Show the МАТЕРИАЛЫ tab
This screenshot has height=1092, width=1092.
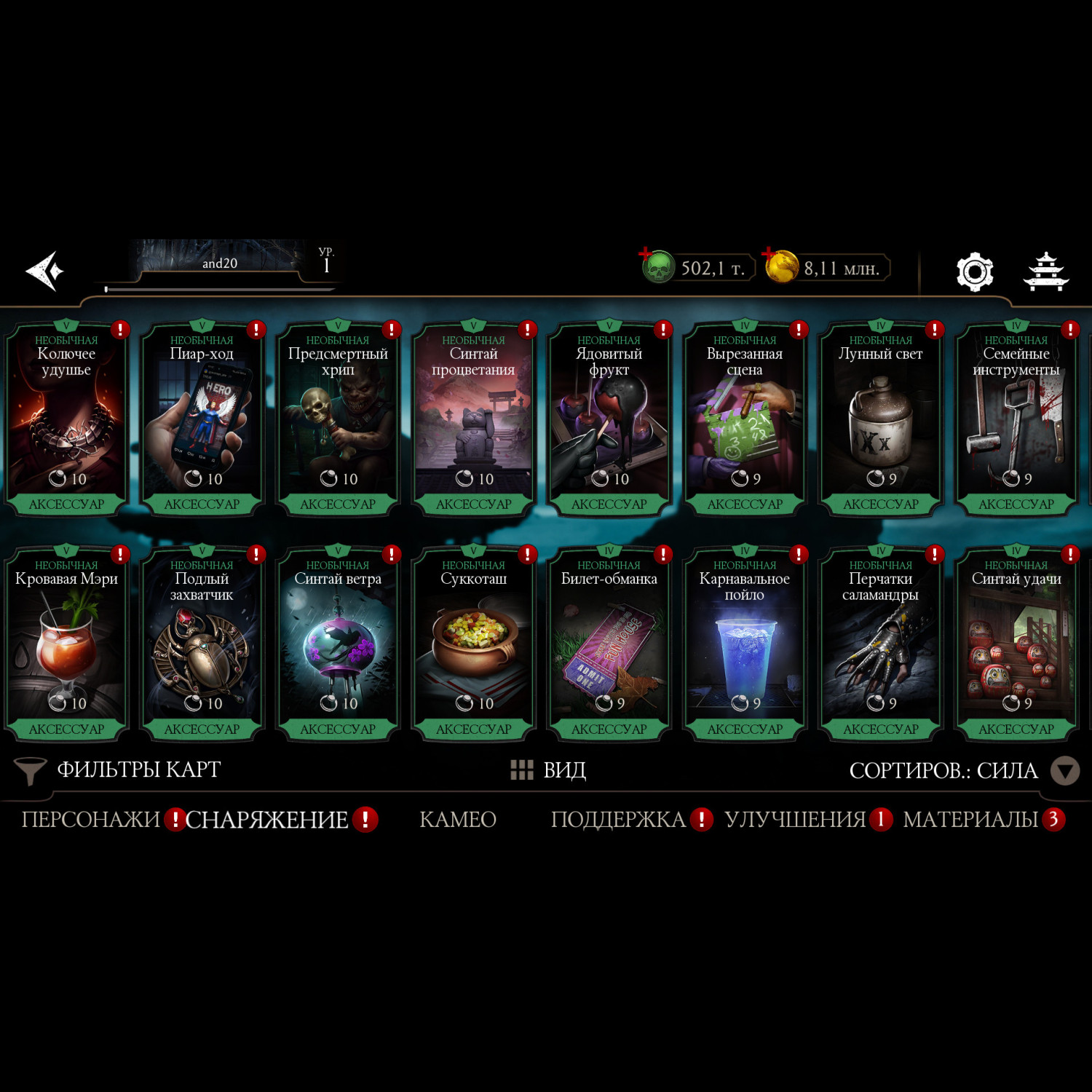(970, 820)
